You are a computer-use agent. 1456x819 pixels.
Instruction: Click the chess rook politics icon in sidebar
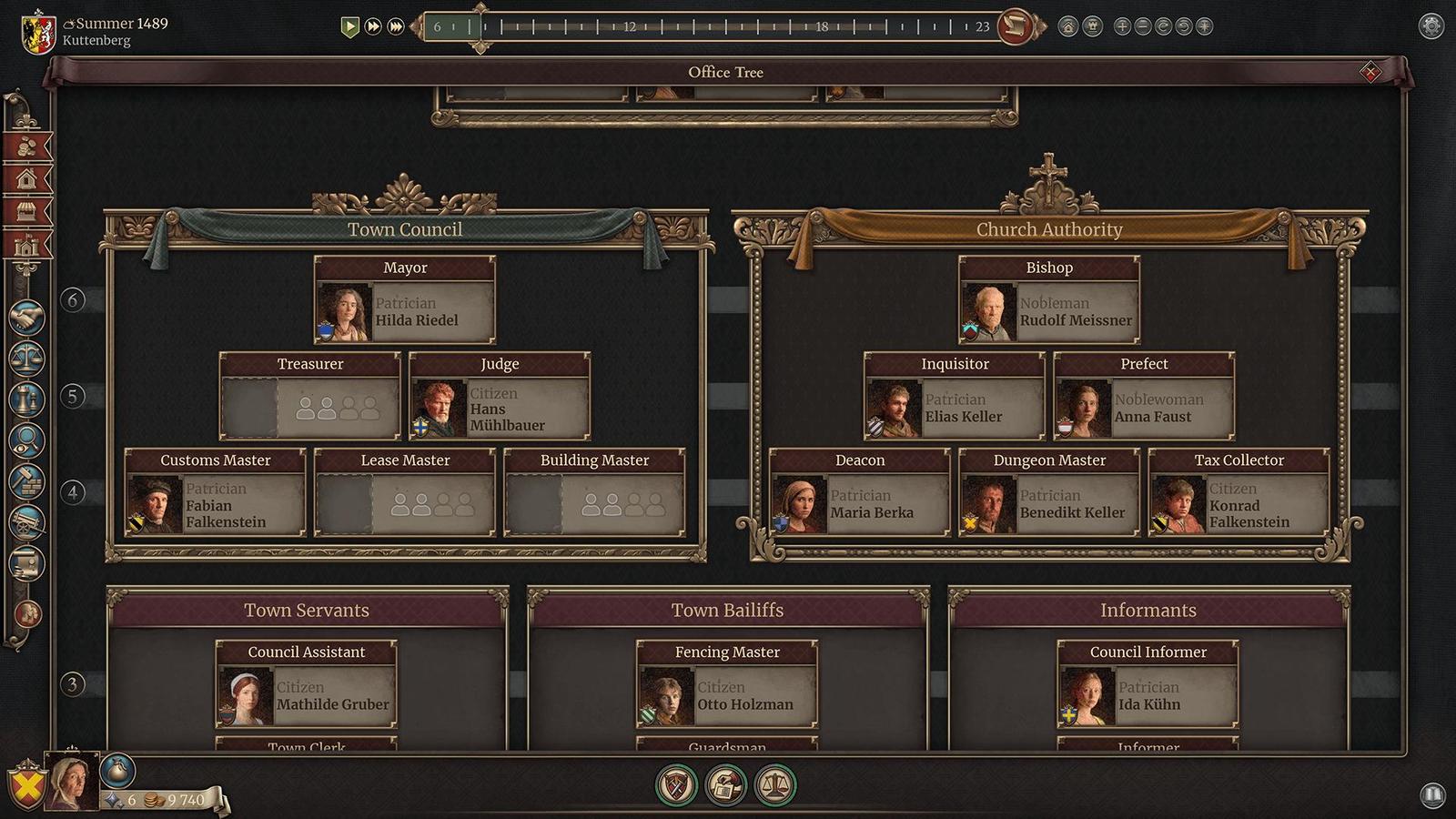coord(25,398)
